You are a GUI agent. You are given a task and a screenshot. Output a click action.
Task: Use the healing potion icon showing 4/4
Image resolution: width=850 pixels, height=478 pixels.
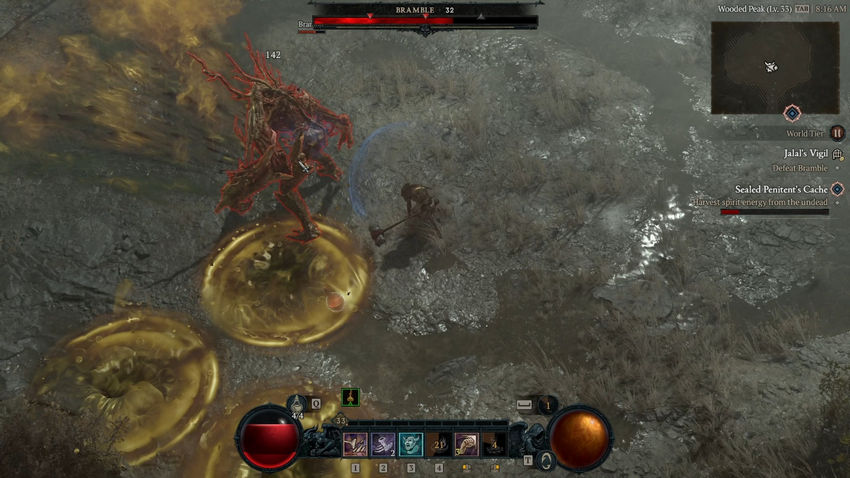pyautogui.click(x=297, y=403)
